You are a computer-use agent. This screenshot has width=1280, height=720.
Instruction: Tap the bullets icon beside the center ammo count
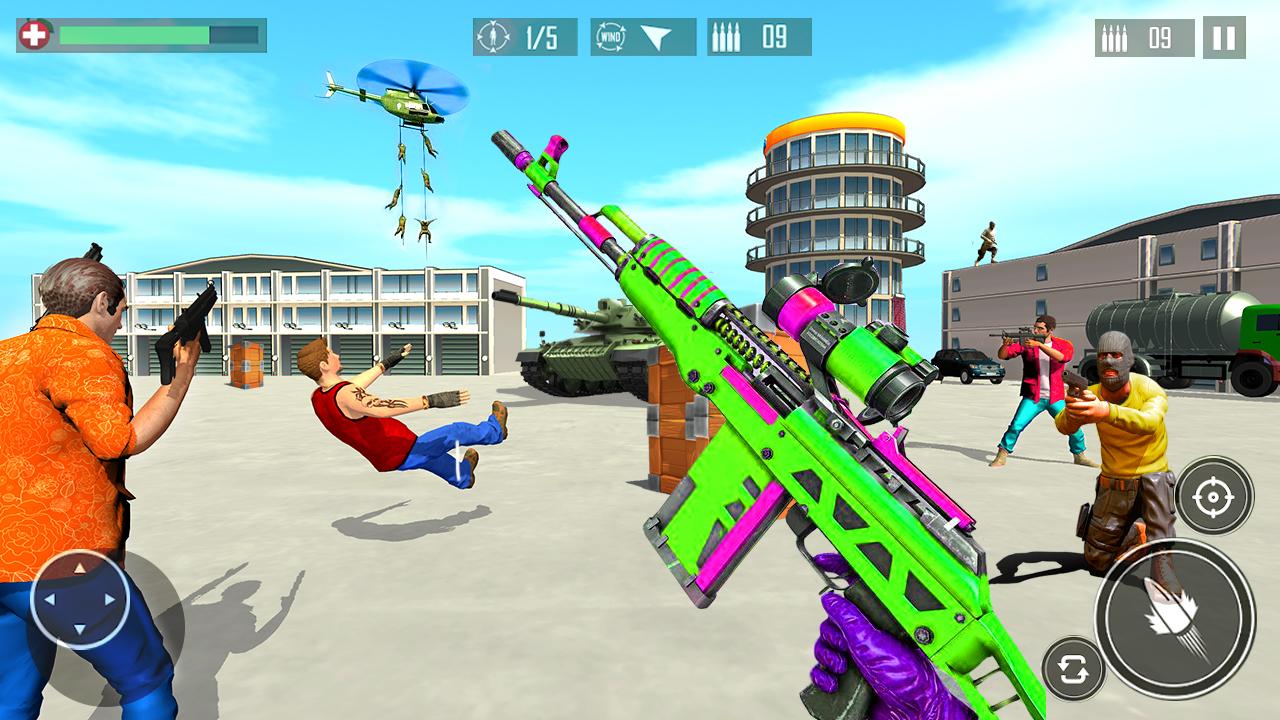727,35
